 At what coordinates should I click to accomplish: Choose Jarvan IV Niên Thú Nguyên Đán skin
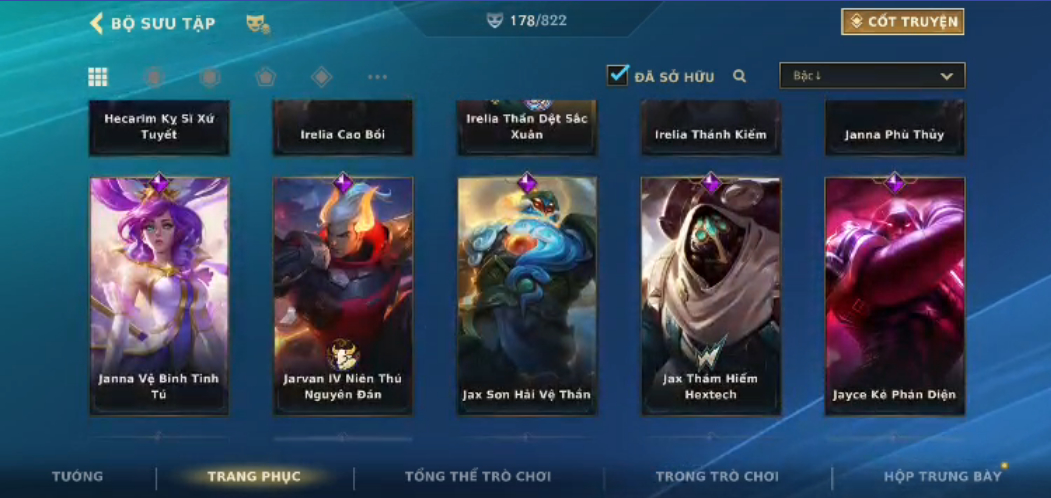(x=343, y=295)
